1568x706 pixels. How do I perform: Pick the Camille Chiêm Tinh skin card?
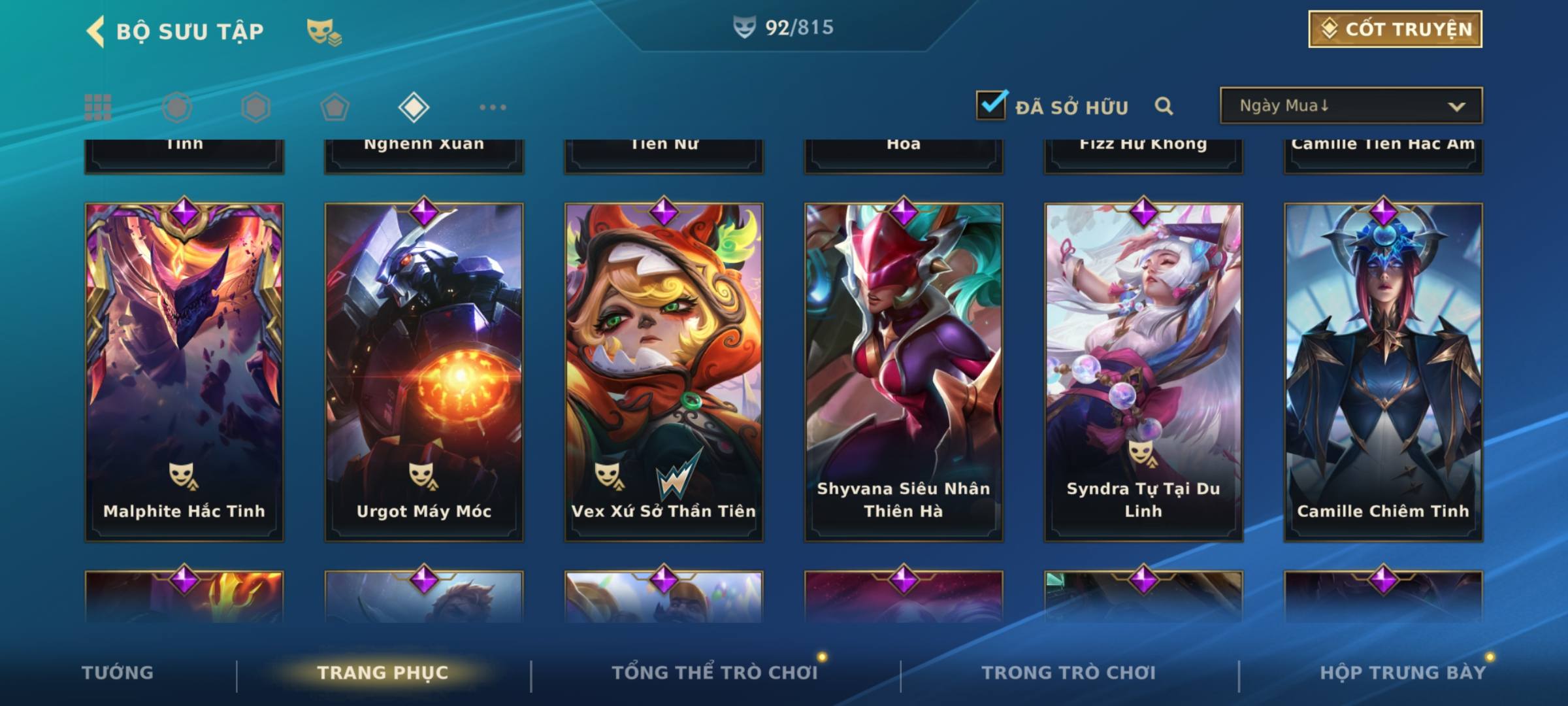pos(1383,371)
